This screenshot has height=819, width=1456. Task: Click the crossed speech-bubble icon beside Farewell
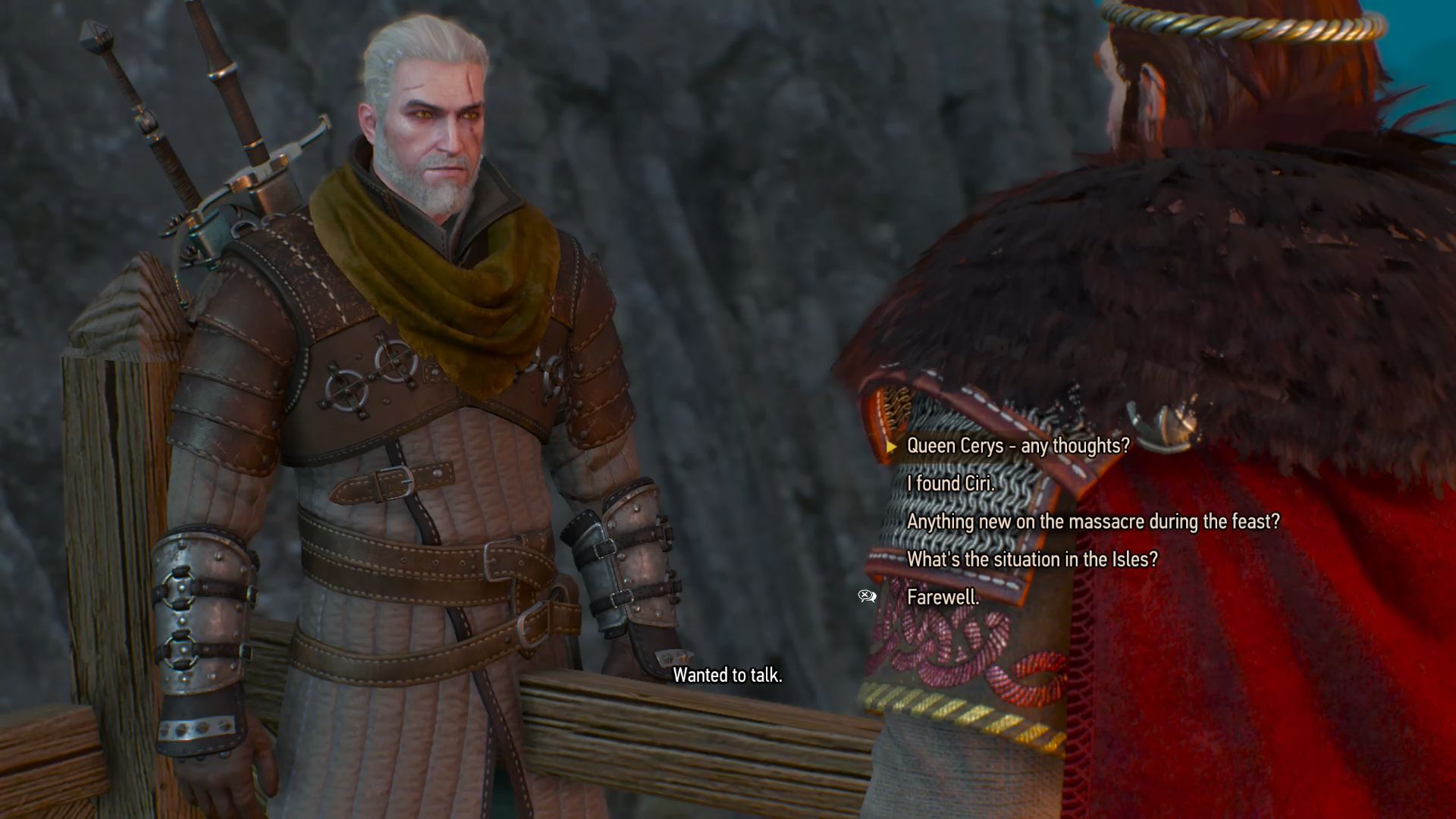[867, 596]
